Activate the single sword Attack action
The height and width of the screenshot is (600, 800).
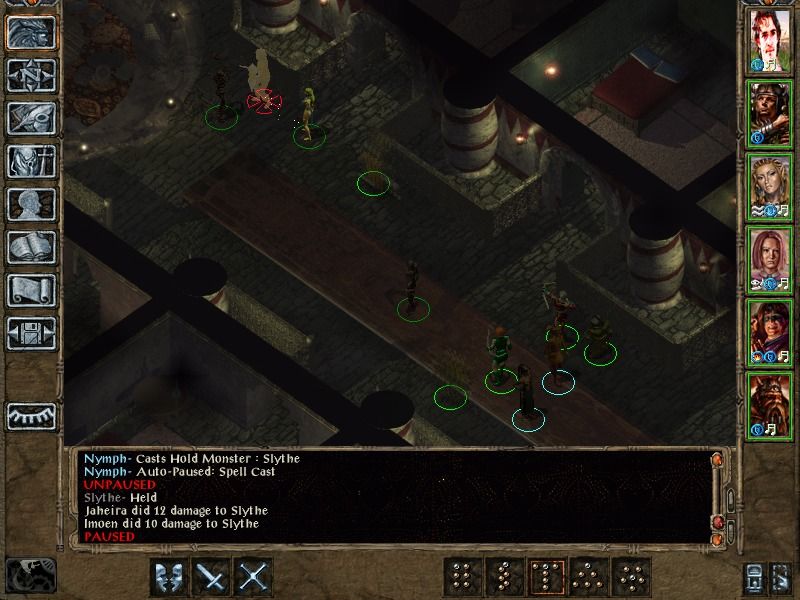[x=212, y=577]
